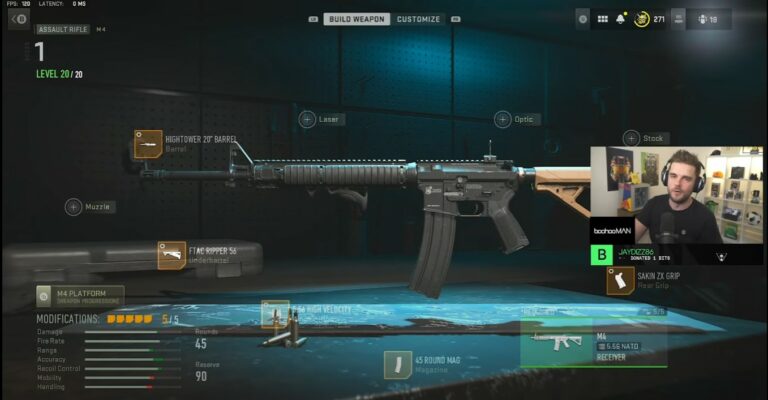Add an attachment to the Laser slot
The image size is (768, 400).
coord(308,119)
